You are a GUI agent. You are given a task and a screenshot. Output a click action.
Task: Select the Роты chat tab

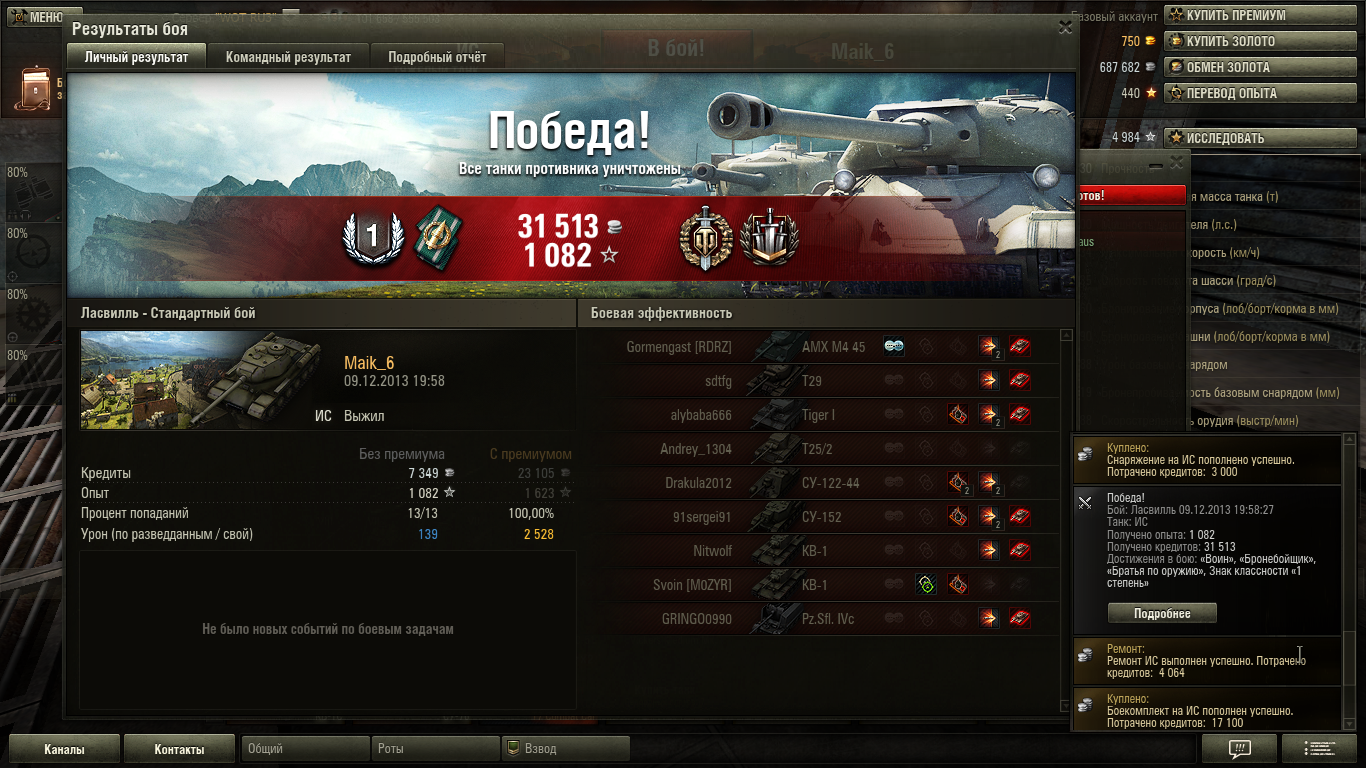(x=434, y=749)
